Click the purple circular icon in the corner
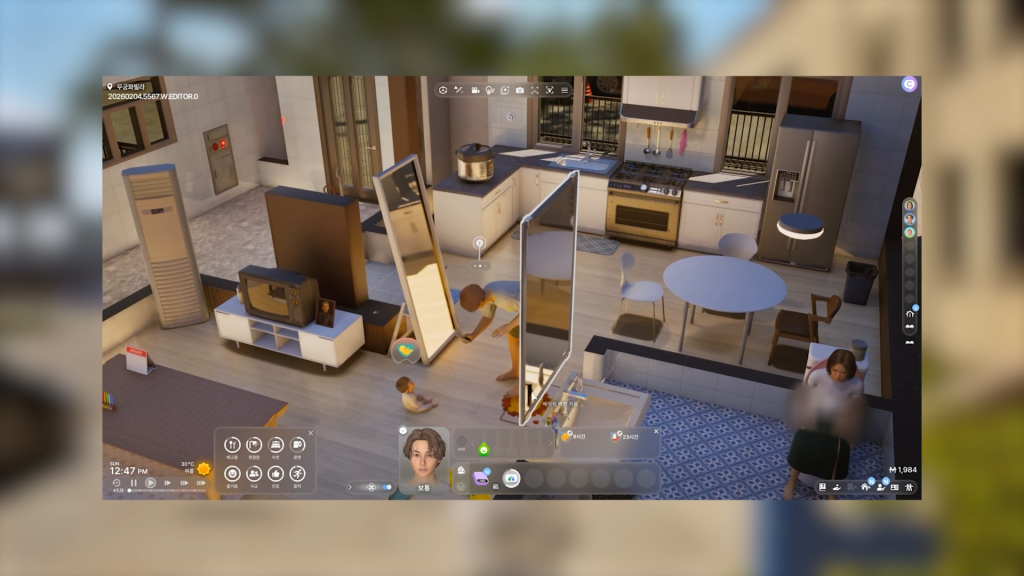The height and width of the screenshot is (576, 1024). click(909, 85)
